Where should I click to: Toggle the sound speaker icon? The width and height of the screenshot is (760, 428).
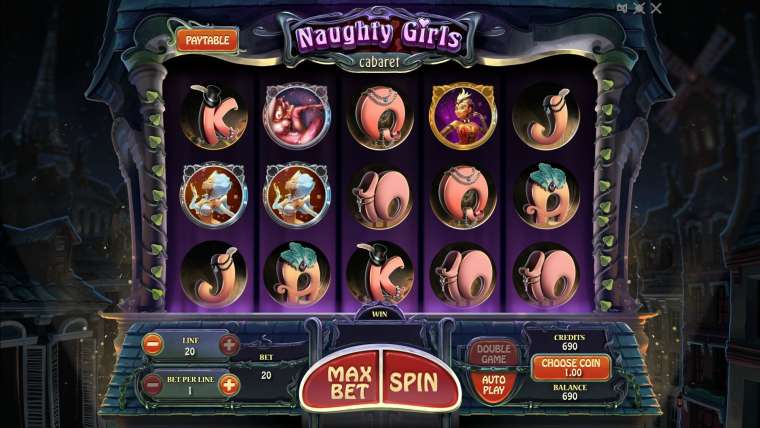tap(624, 8)
